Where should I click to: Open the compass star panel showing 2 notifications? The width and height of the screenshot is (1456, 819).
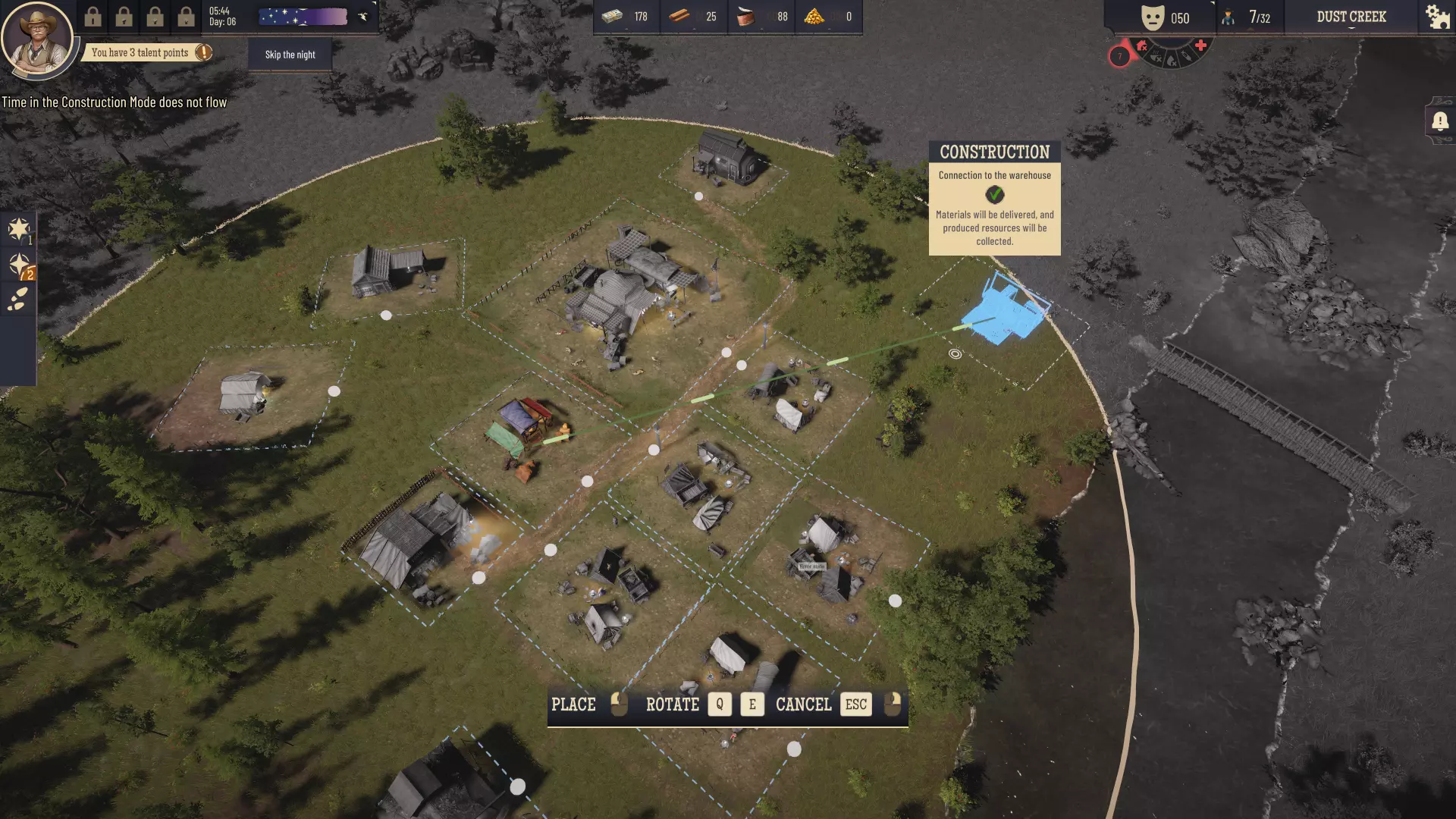[19, 264]
